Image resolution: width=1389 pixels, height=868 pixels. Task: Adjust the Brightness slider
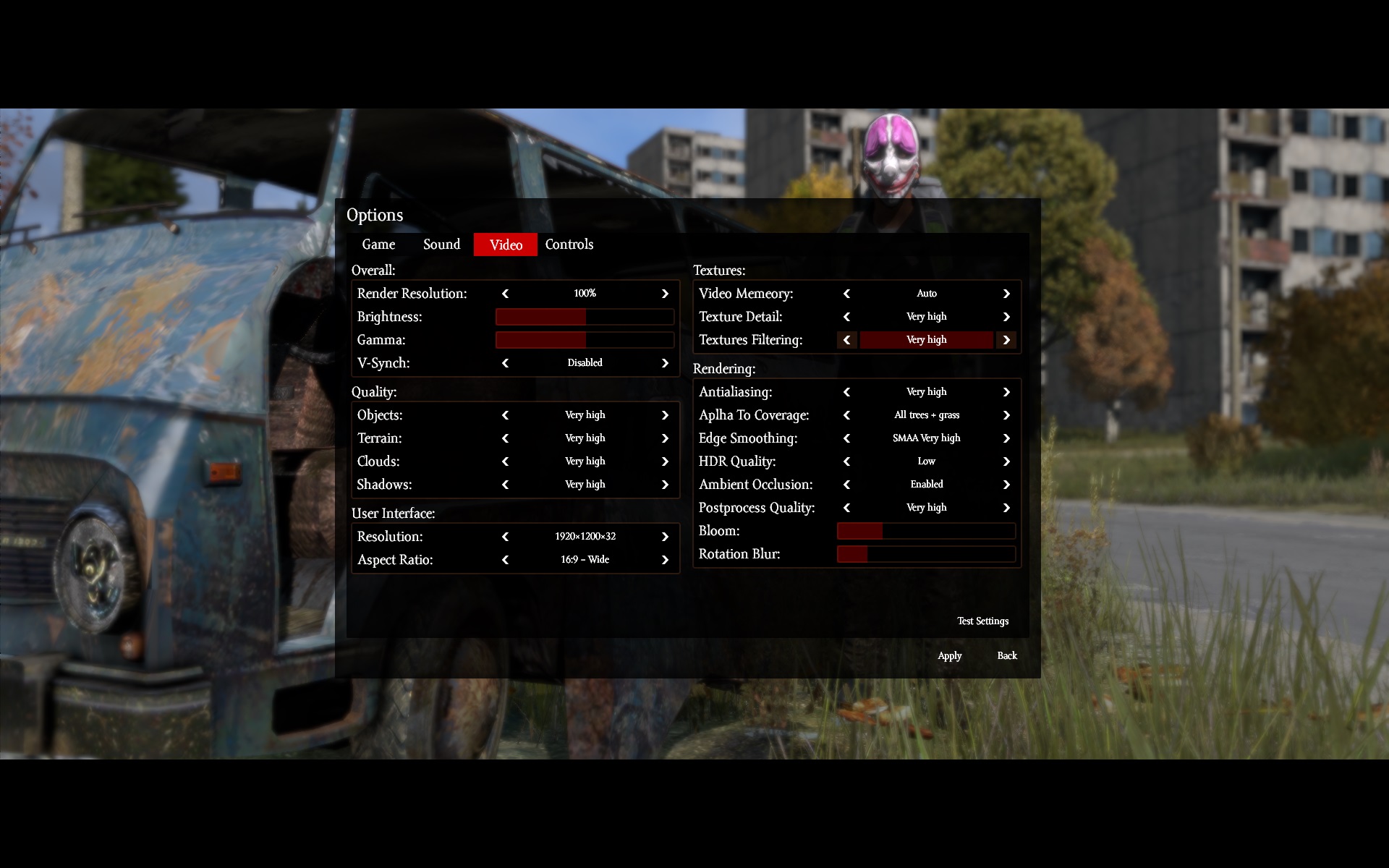pyautogui.click(x=585, y=317)
